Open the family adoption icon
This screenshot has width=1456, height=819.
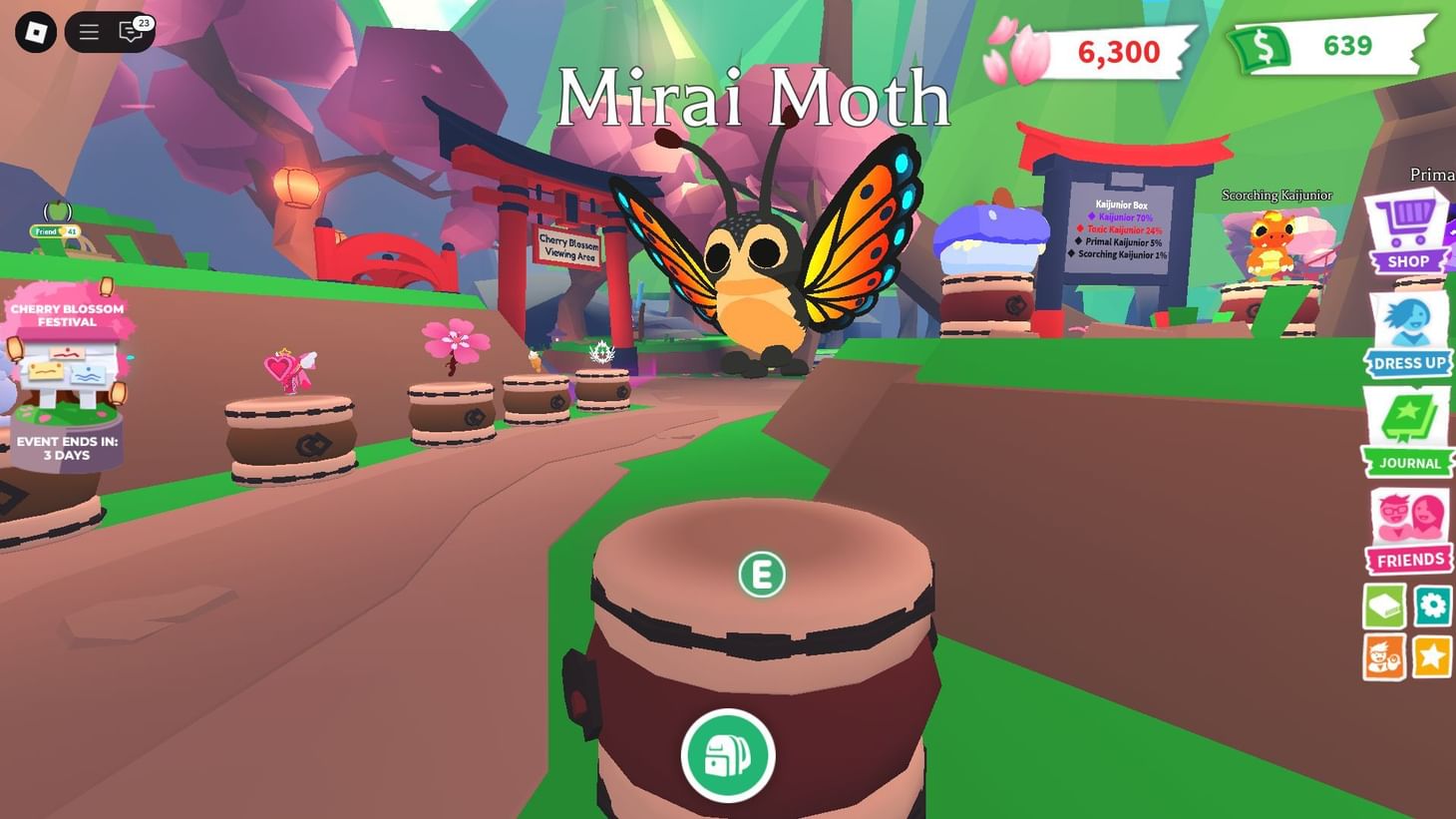1383,655
